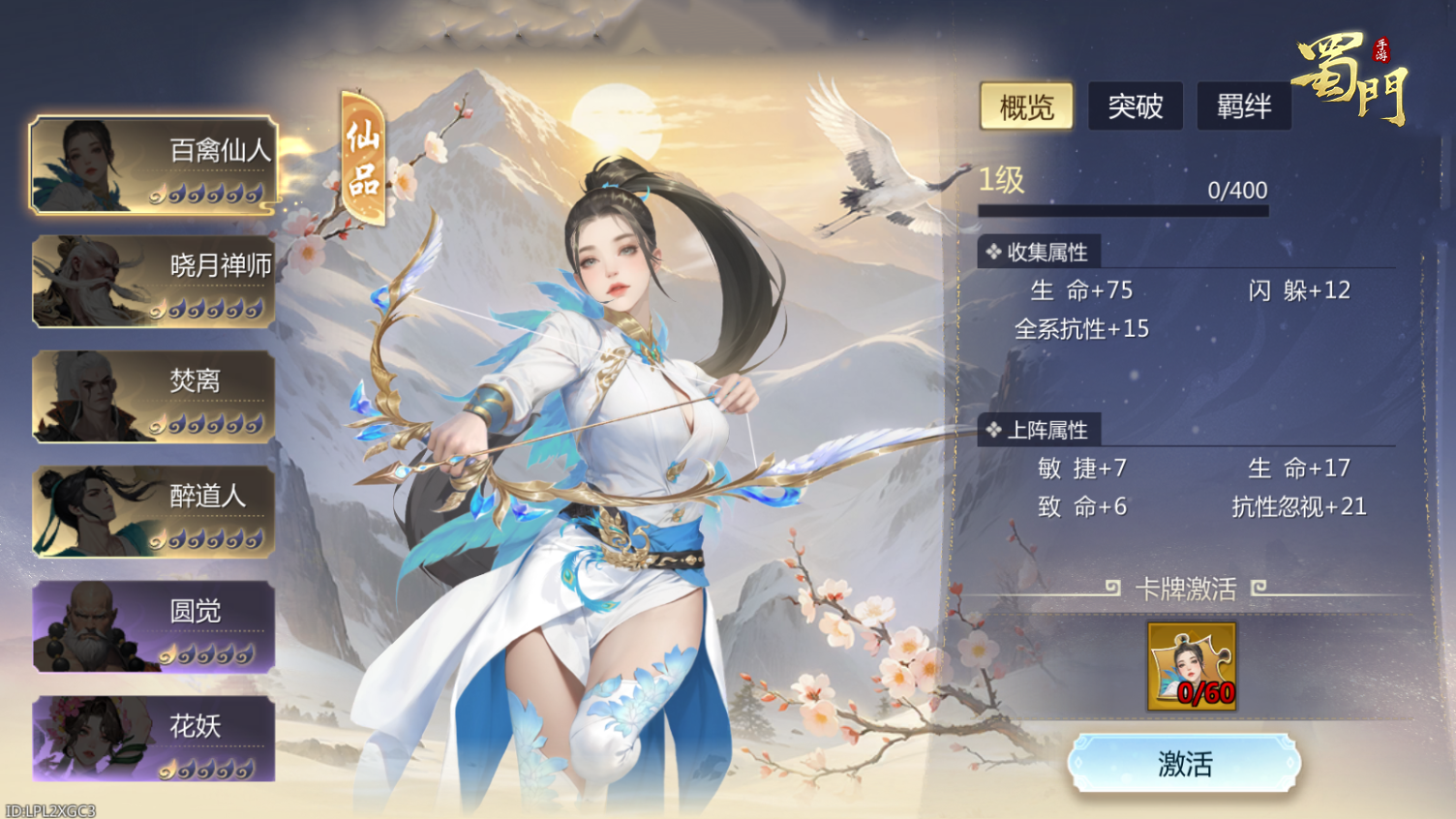Select the 百禽仙人 character portrait
The width and height of the screenshot is (1456, 819).
[152, 165]
